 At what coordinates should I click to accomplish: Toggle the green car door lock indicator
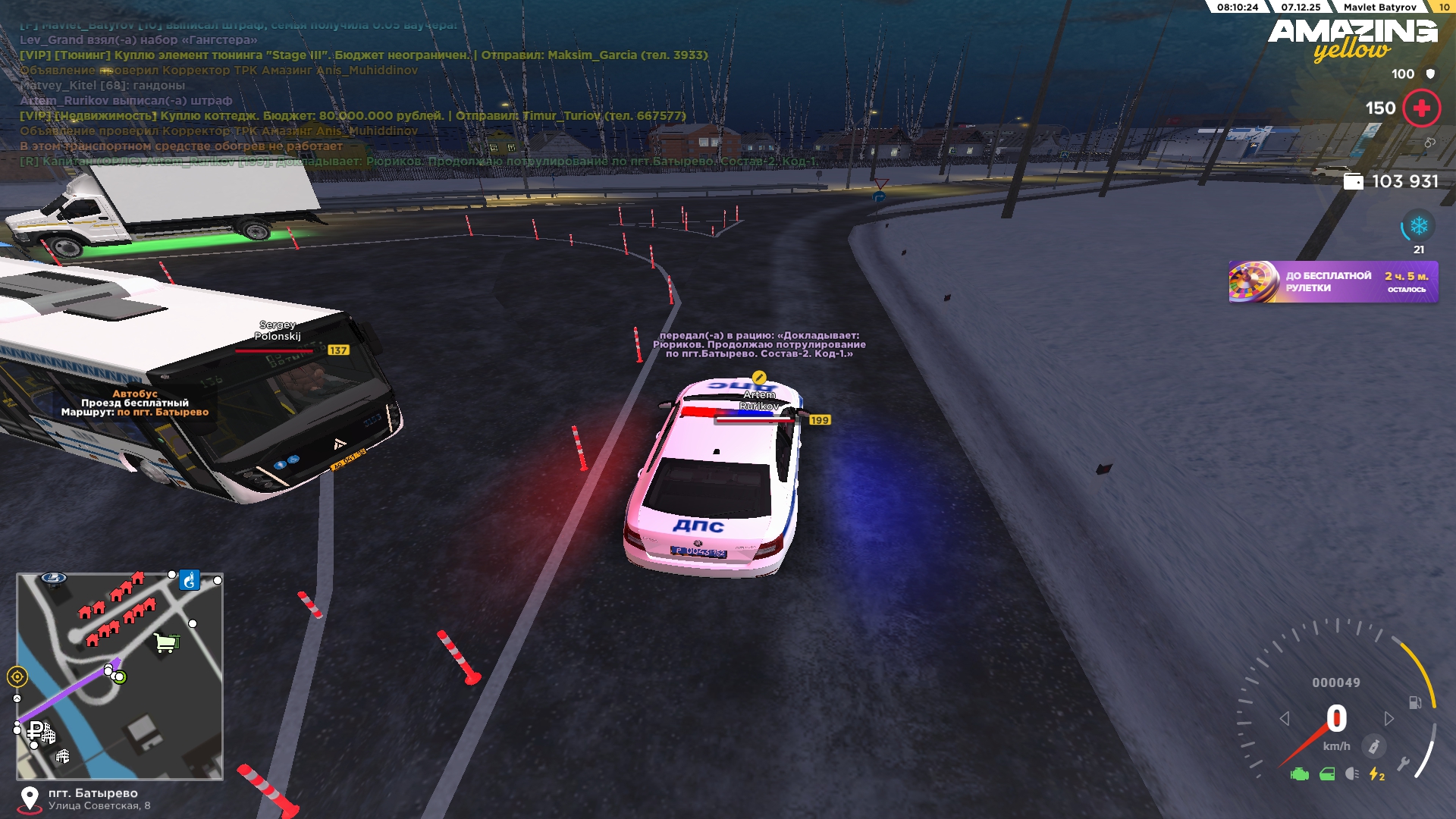1327,774
